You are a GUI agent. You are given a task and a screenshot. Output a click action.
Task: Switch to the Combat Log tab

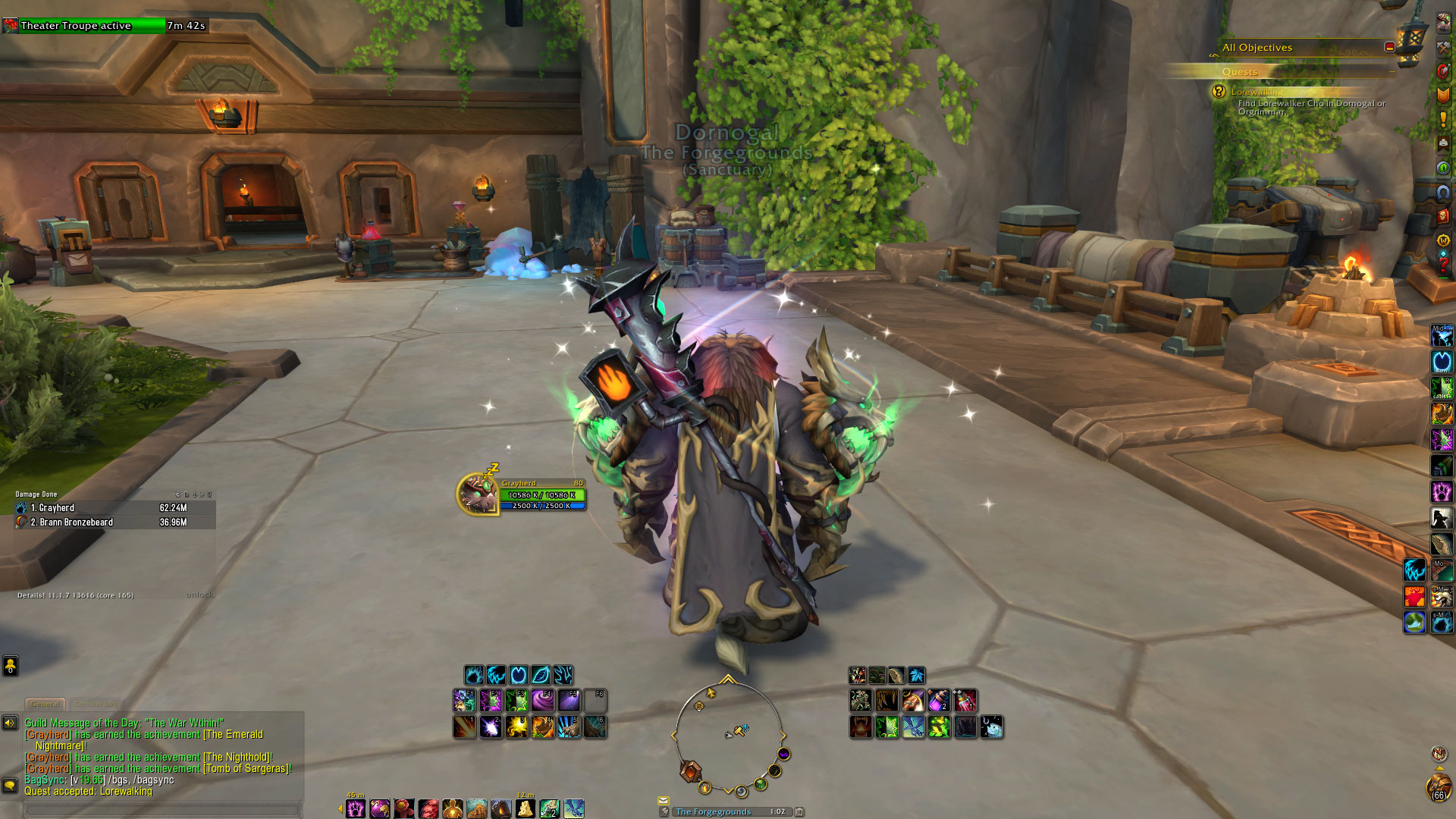pos(96,704)
